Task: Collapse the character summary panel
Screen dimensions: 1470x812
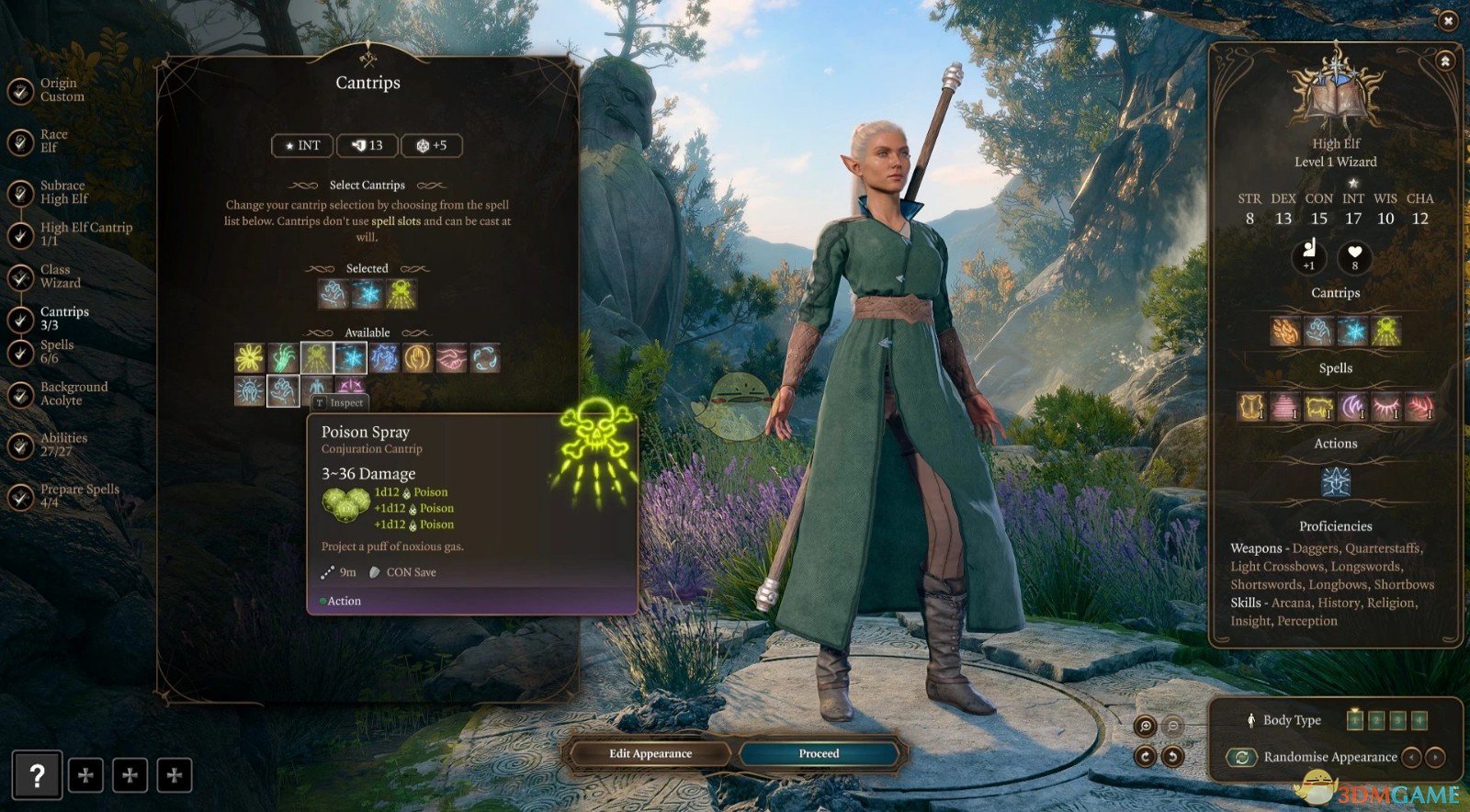Action: click(x=1445, y=62)
